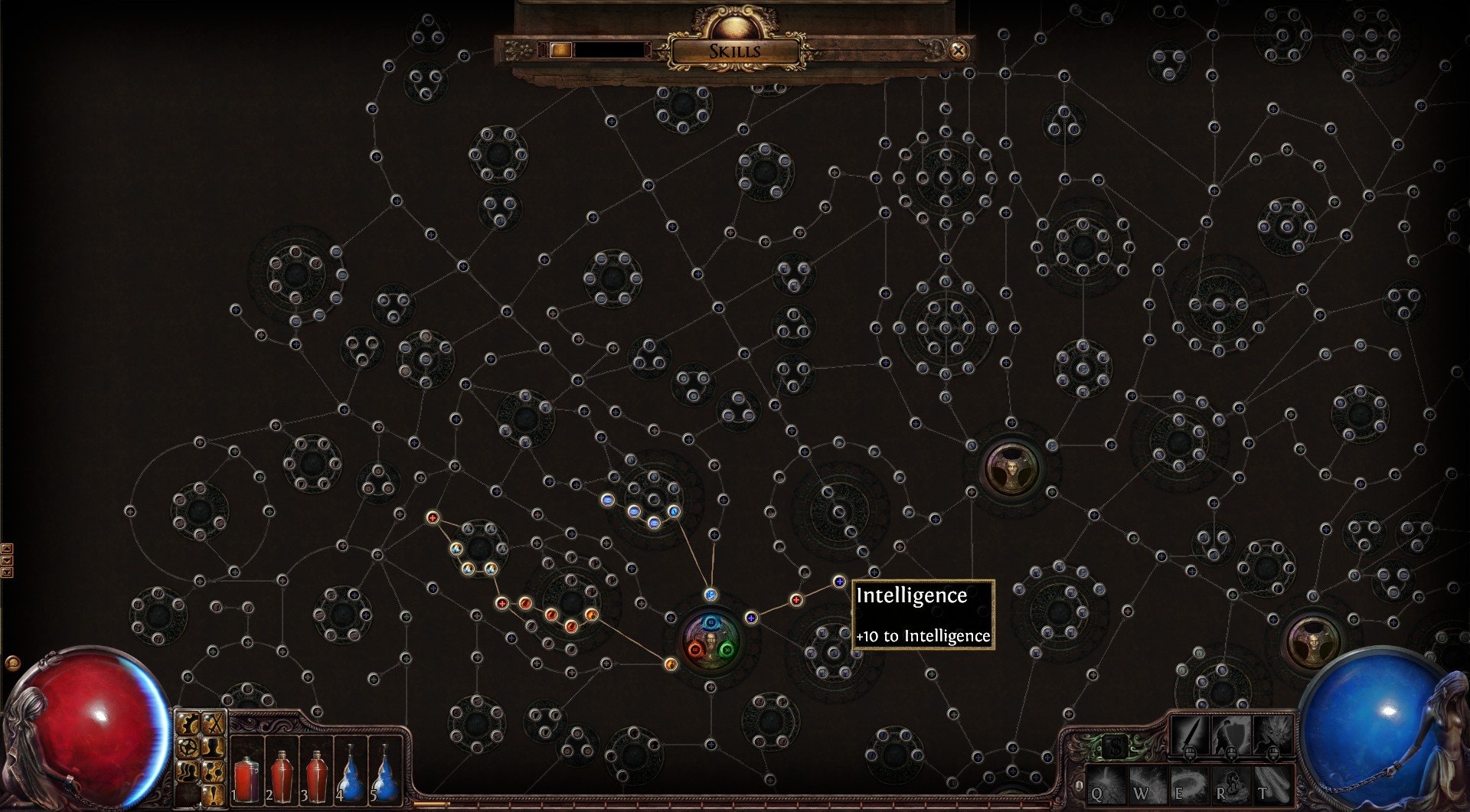Select the shield bearer skill slot
Screen dimensions: 1470x812
pos(1230,735)
